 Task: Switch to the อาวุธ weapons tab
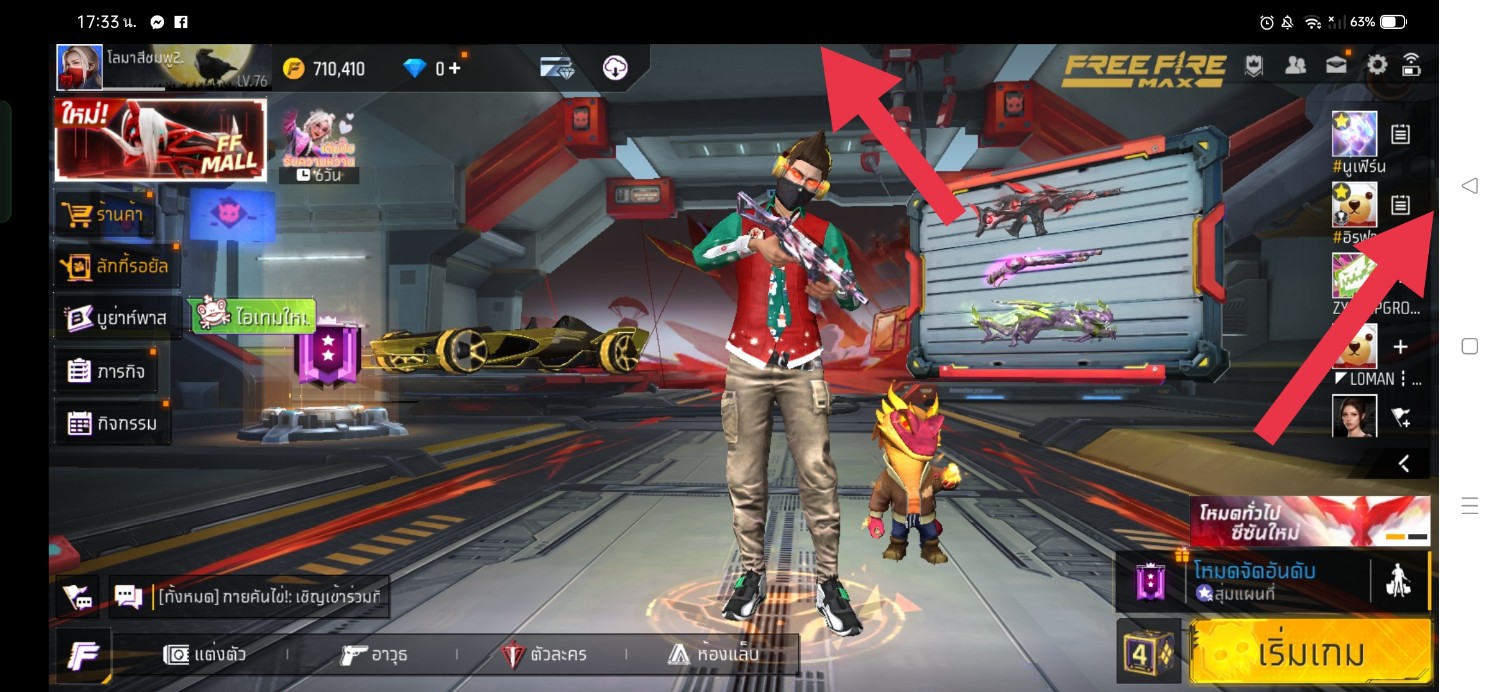click(374, 655)
